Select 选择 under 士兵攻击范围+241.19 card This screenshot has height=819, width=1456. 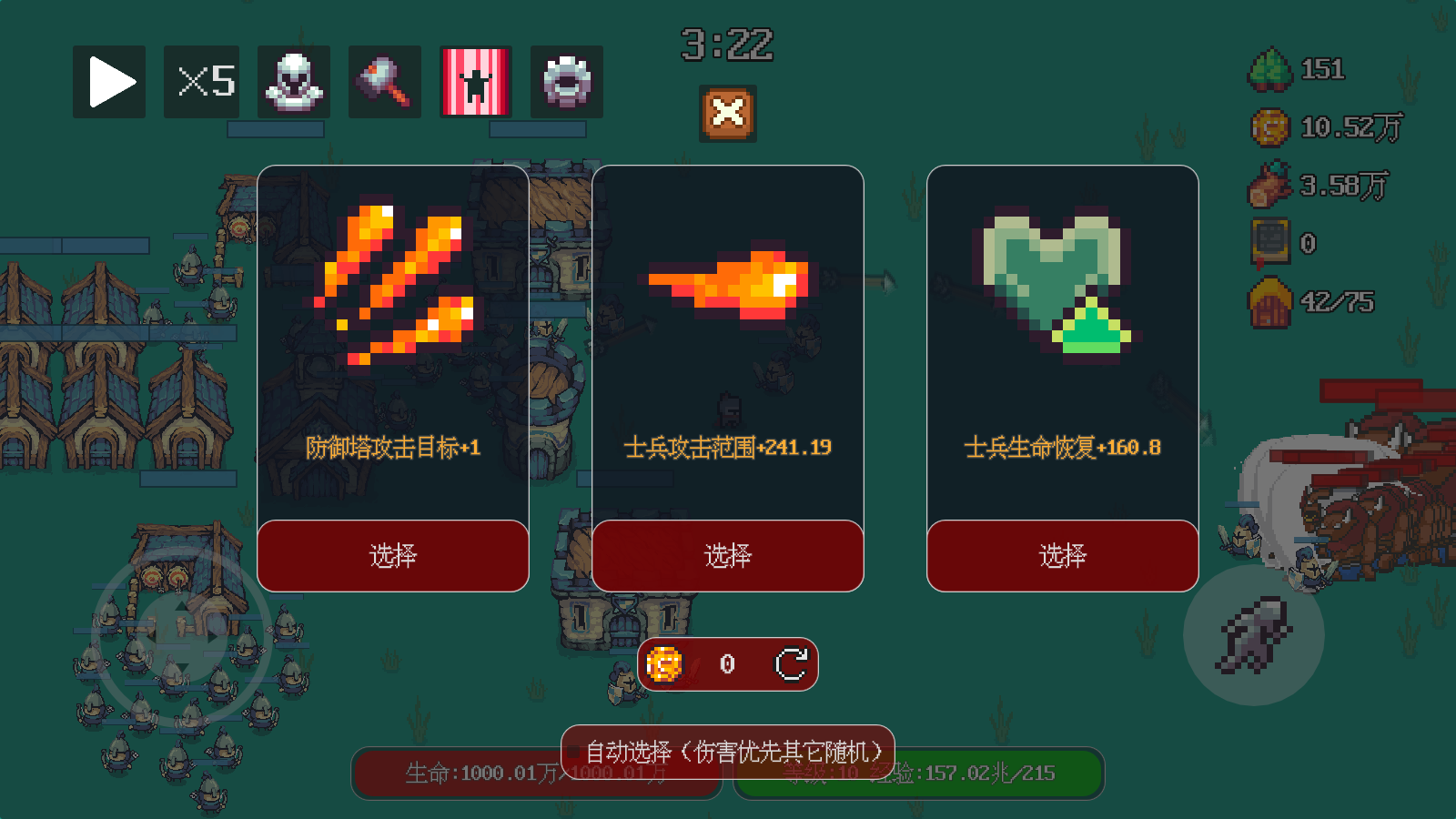coord(727,555)
